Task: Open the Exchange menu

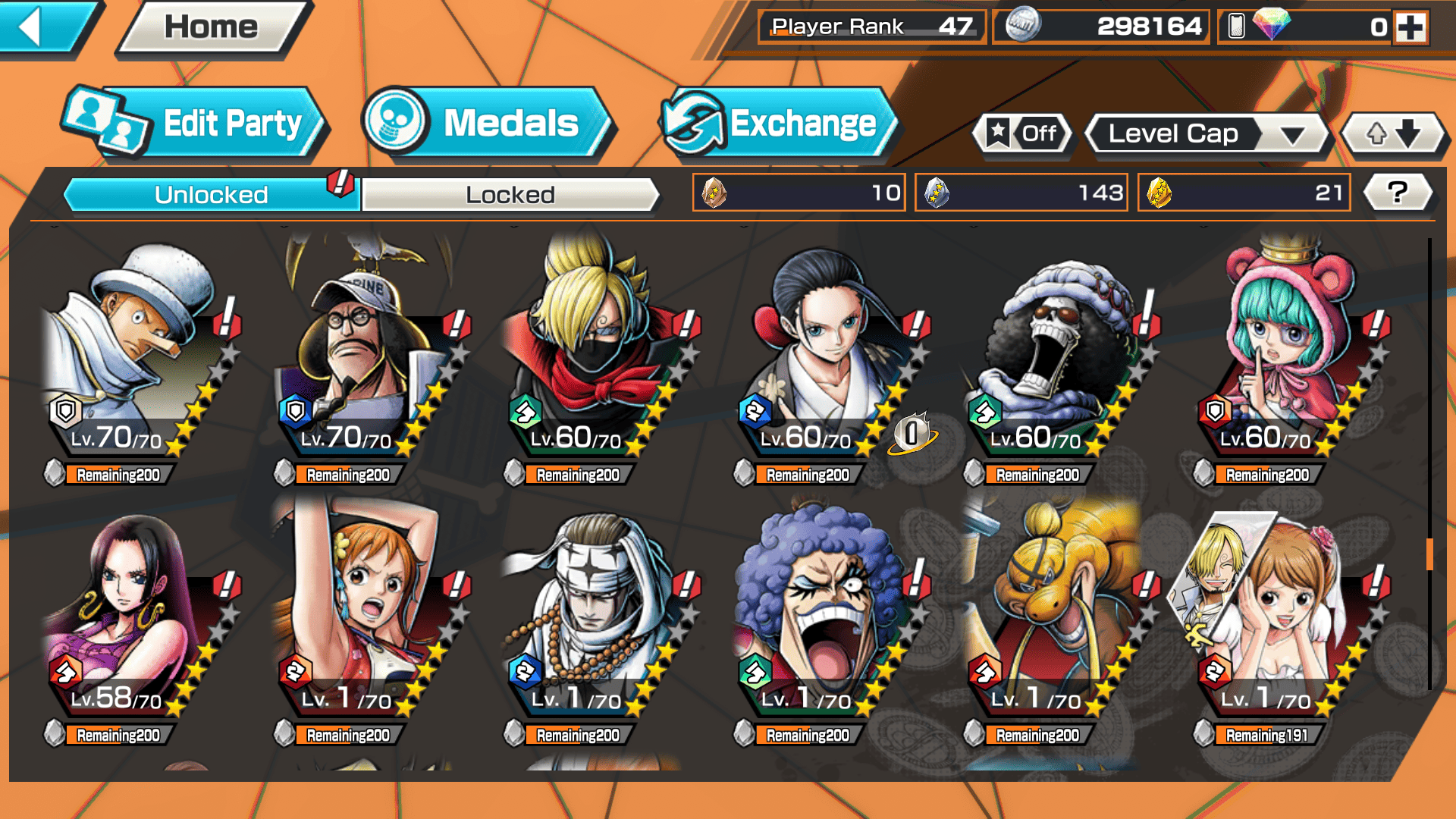Action: tap(779, 124)
